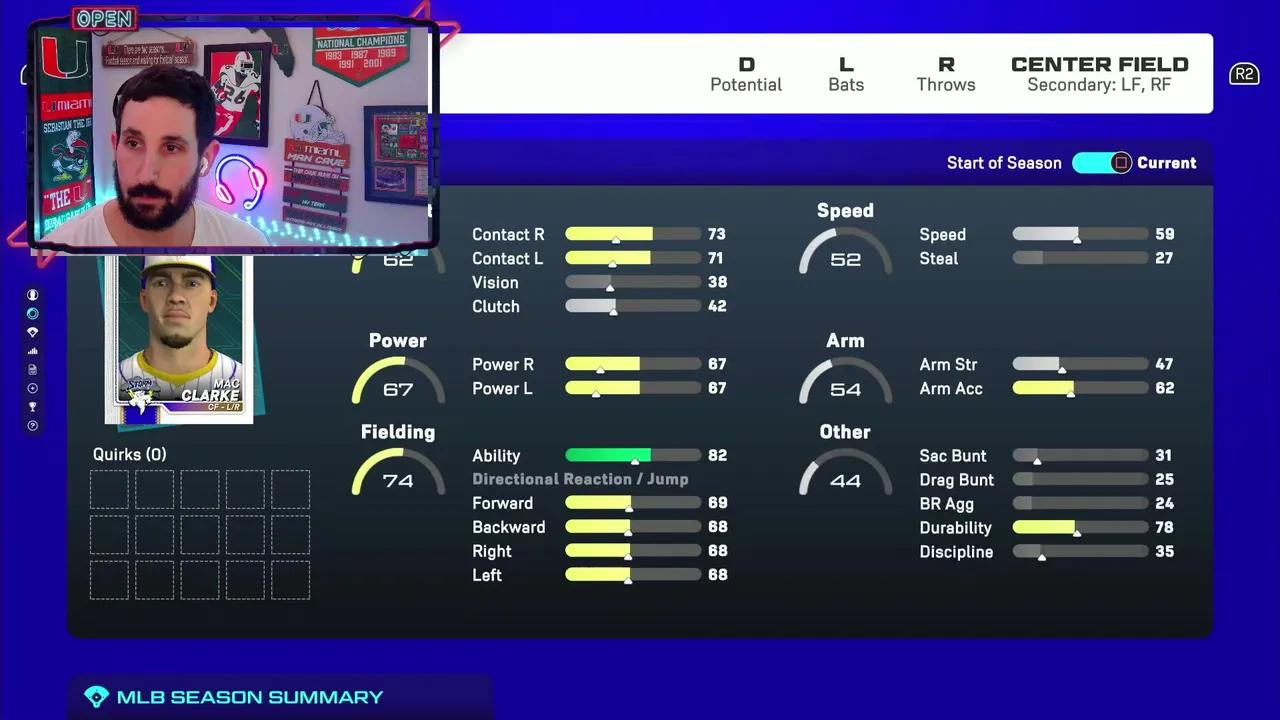The image size is (1280, 720).
Task: Open the ratings circle icon in sidebar
Action: point(32,313)
